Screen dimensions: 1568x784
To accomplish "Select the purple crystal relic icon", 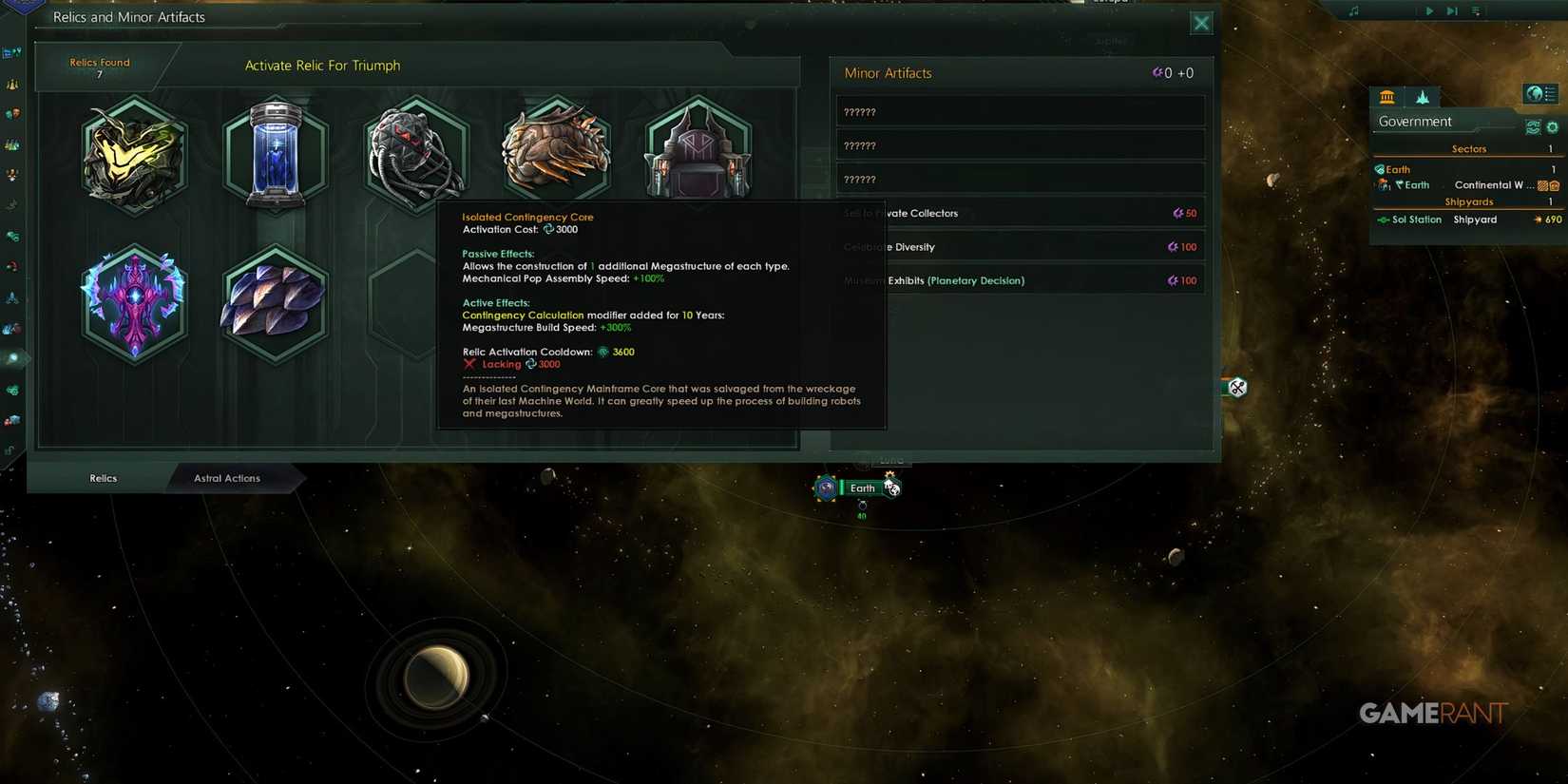I will click(134, 302).
